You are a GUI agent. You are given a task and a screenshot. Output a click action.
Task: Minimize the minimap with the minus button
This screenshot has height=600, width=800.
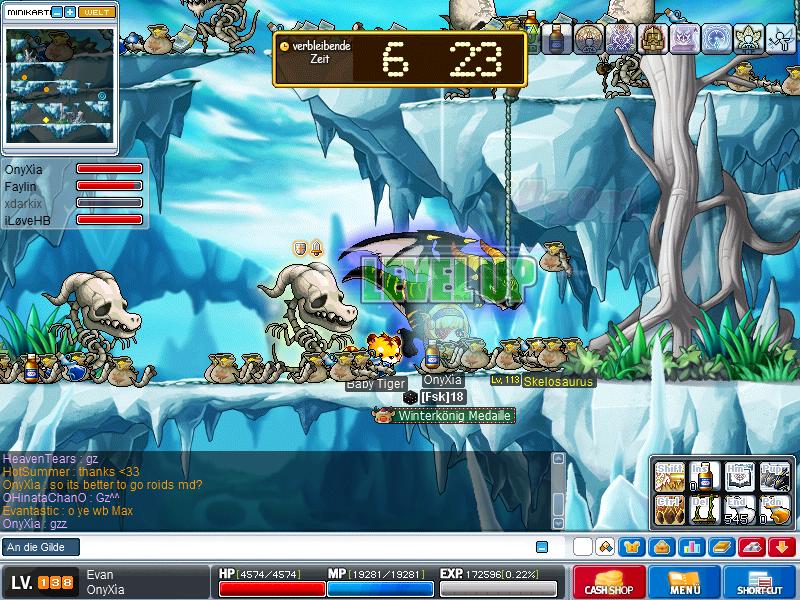[x=56, y=12]
